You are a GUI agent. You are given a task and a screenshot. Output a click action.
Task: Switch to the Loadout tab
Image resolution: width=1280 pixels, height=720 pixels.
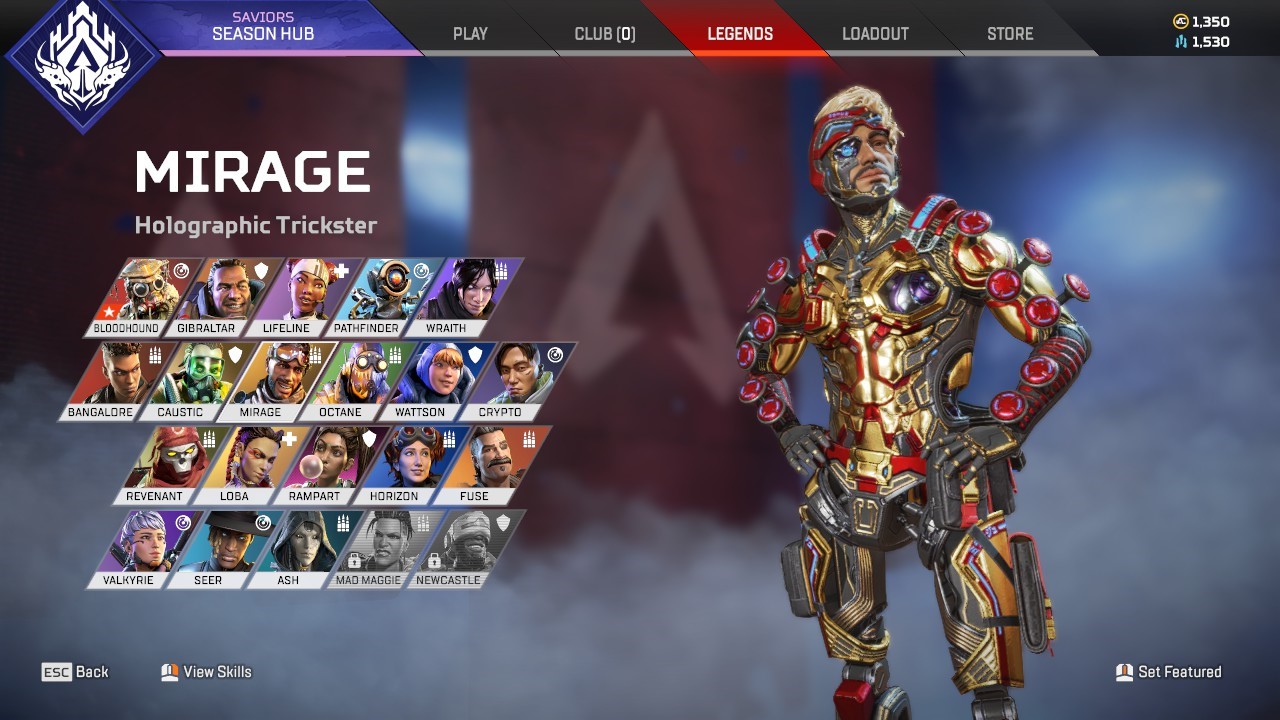click(875, 34)
